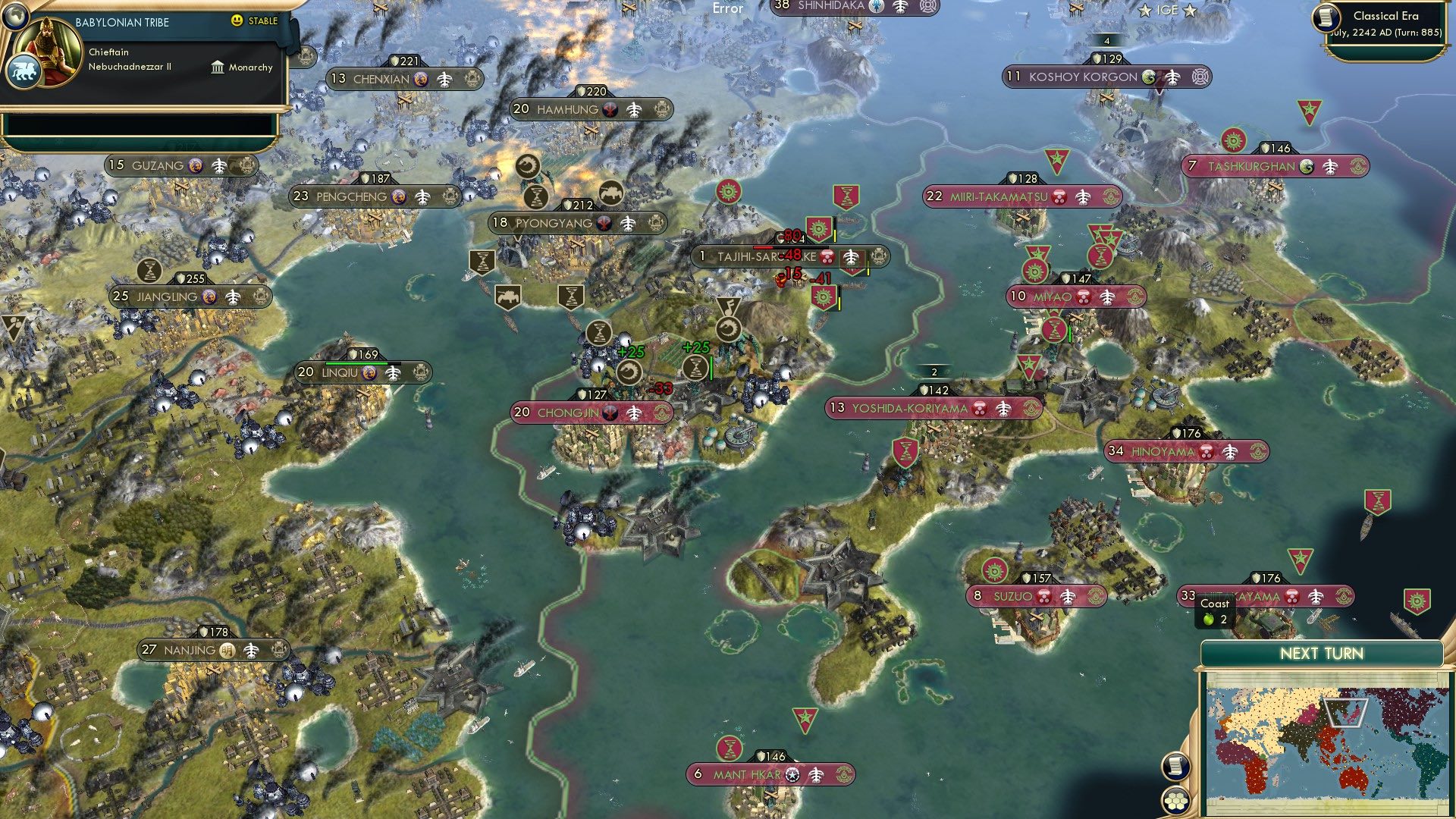The height and width of the screenshot is (819, 1456).
Task: Click the air unit icon on Chenxian's banner
Action: point(443,78)
